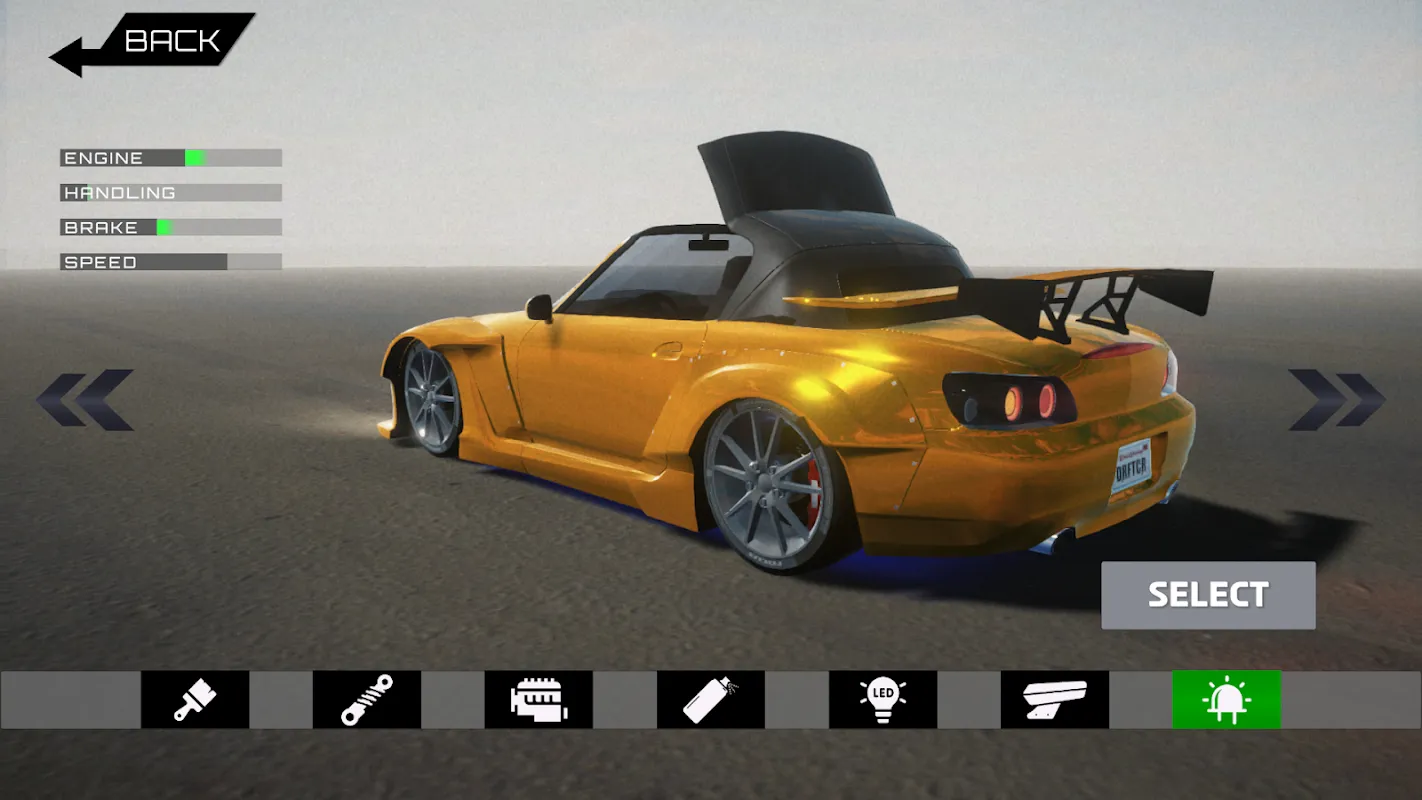Open the spray can tab
This screenshot has width=1422, height=800.
[711, 699]
